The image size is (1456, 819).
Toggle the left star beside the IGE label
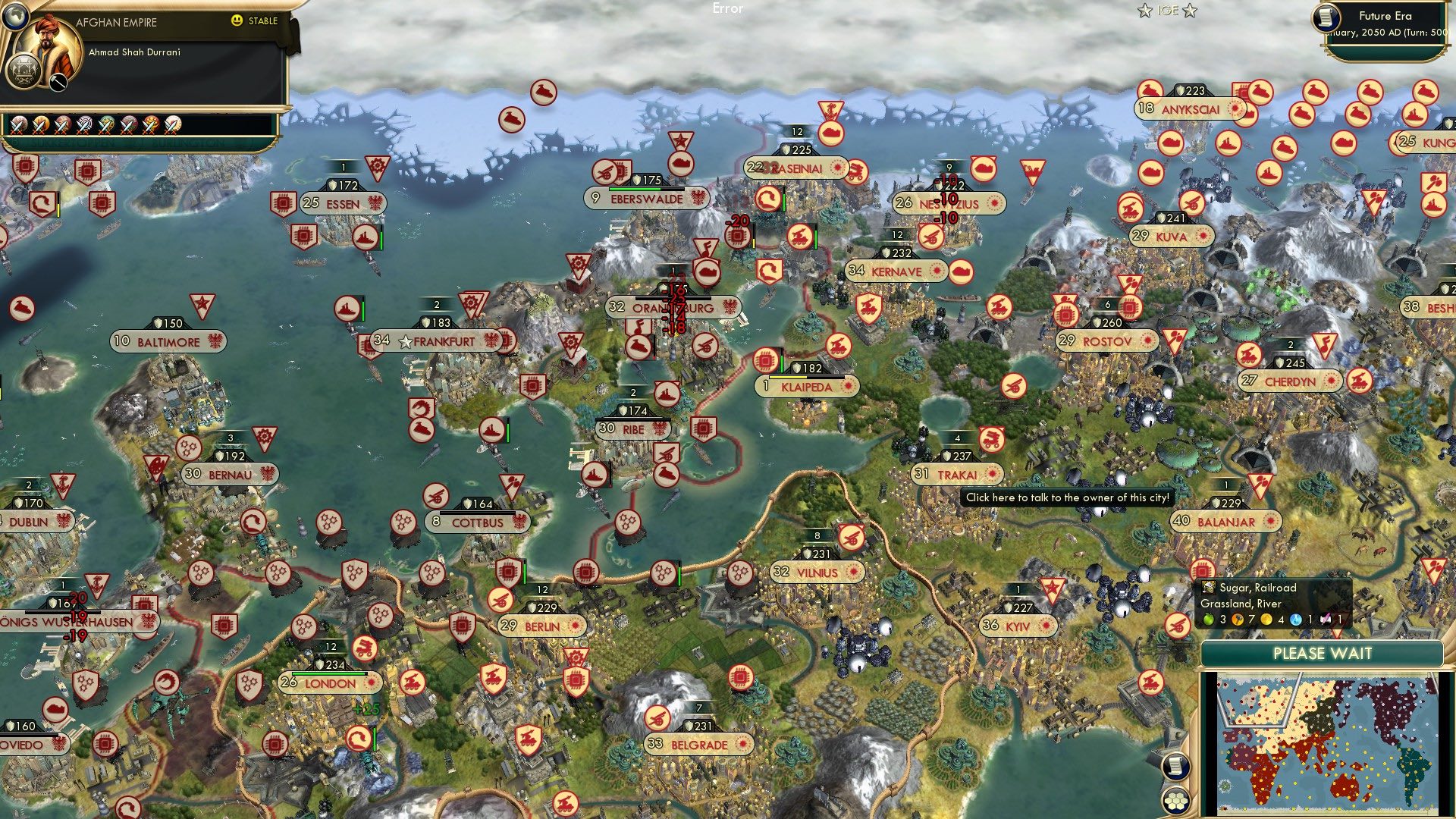click(1144, 11)
